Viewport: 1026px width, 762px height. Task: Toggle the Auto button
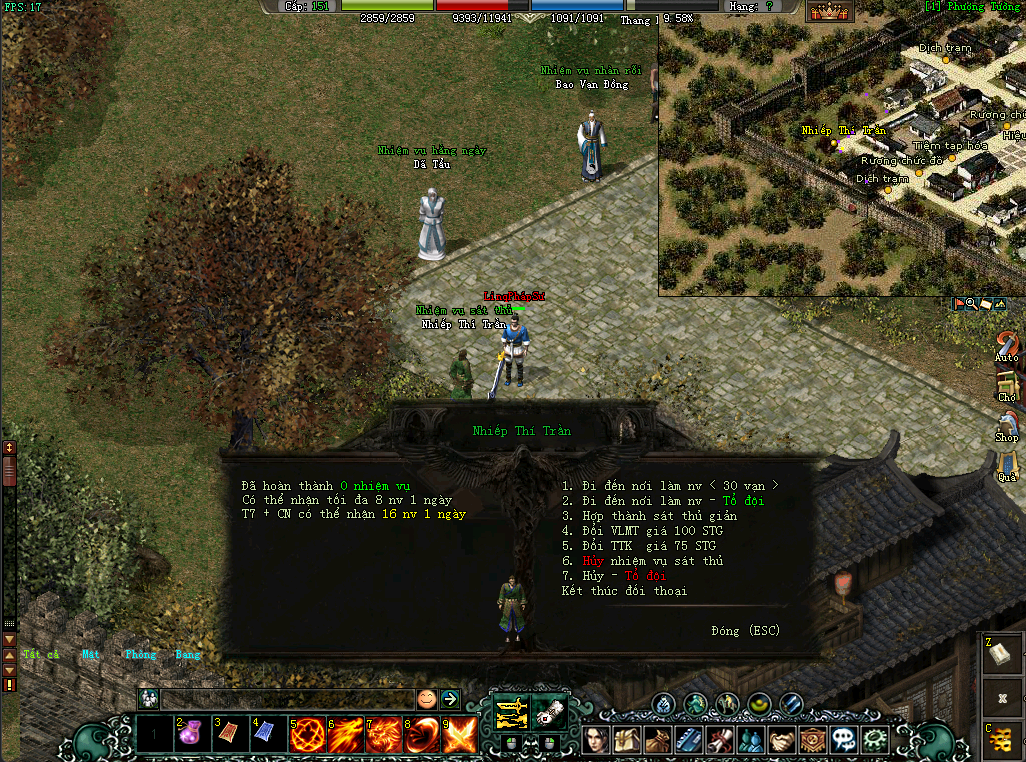pos(1007,346)
